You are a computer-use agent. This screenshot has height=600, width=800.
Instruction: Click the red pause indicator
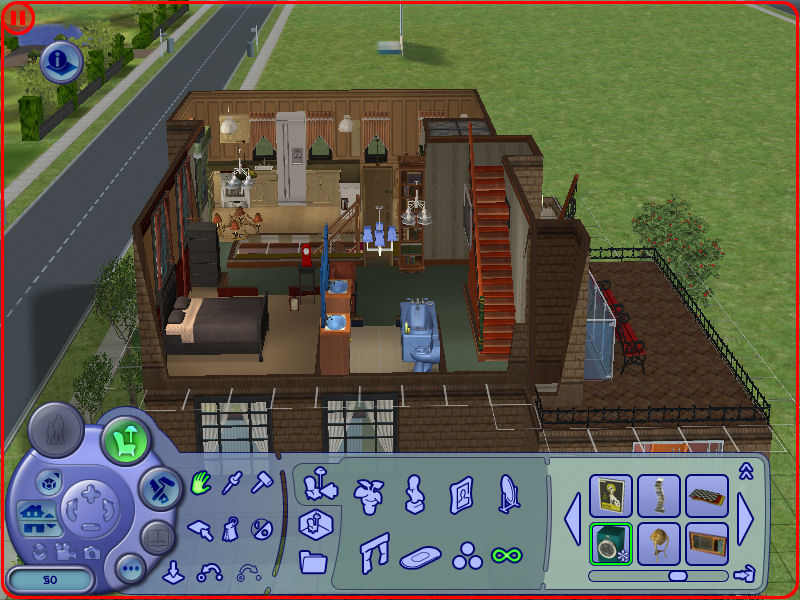coord(20,17)
